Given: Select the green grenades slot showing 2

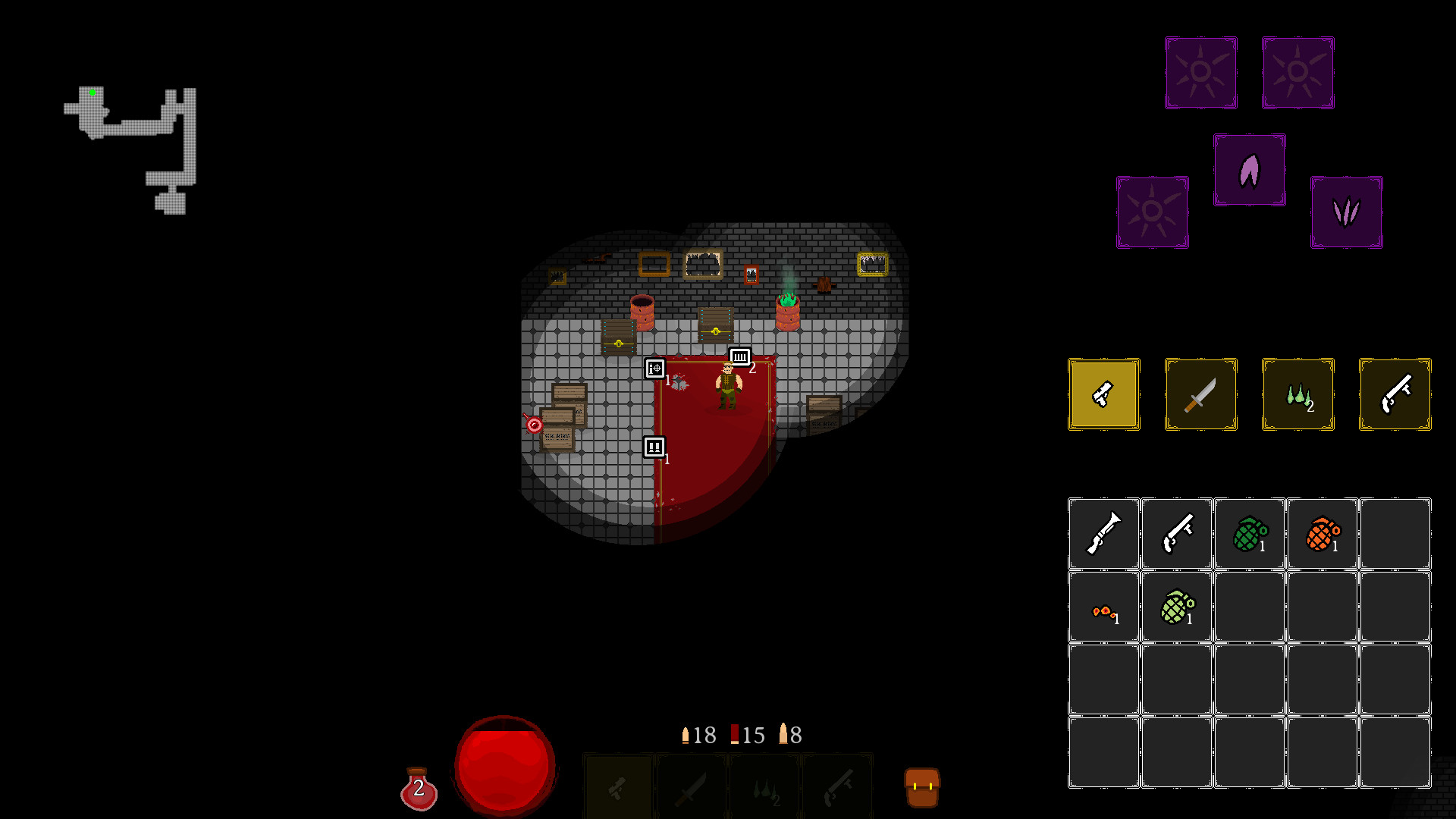Looking at the screenshot, I should pos(1298,394).
